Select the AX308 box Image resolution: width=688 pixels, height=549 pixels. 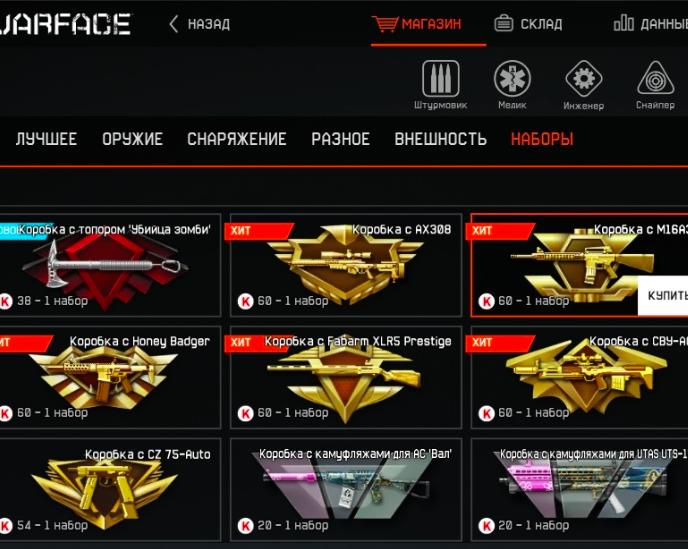tap(346, 265)
